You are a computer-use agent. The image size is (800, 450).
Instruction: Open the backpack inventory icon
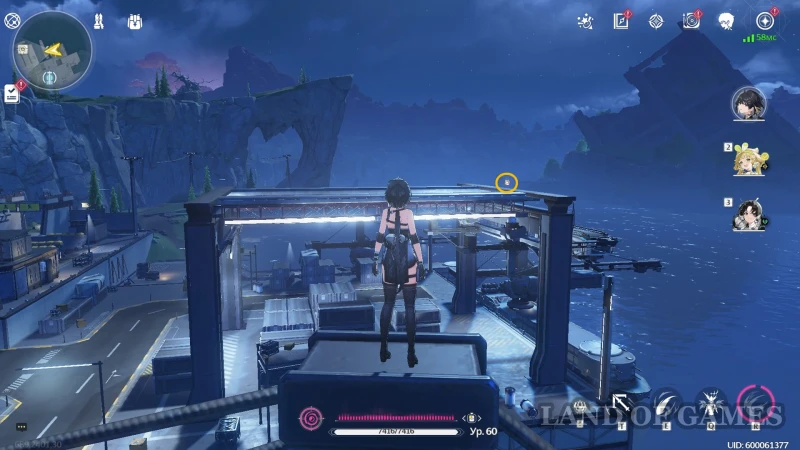[x=136, y=21]
